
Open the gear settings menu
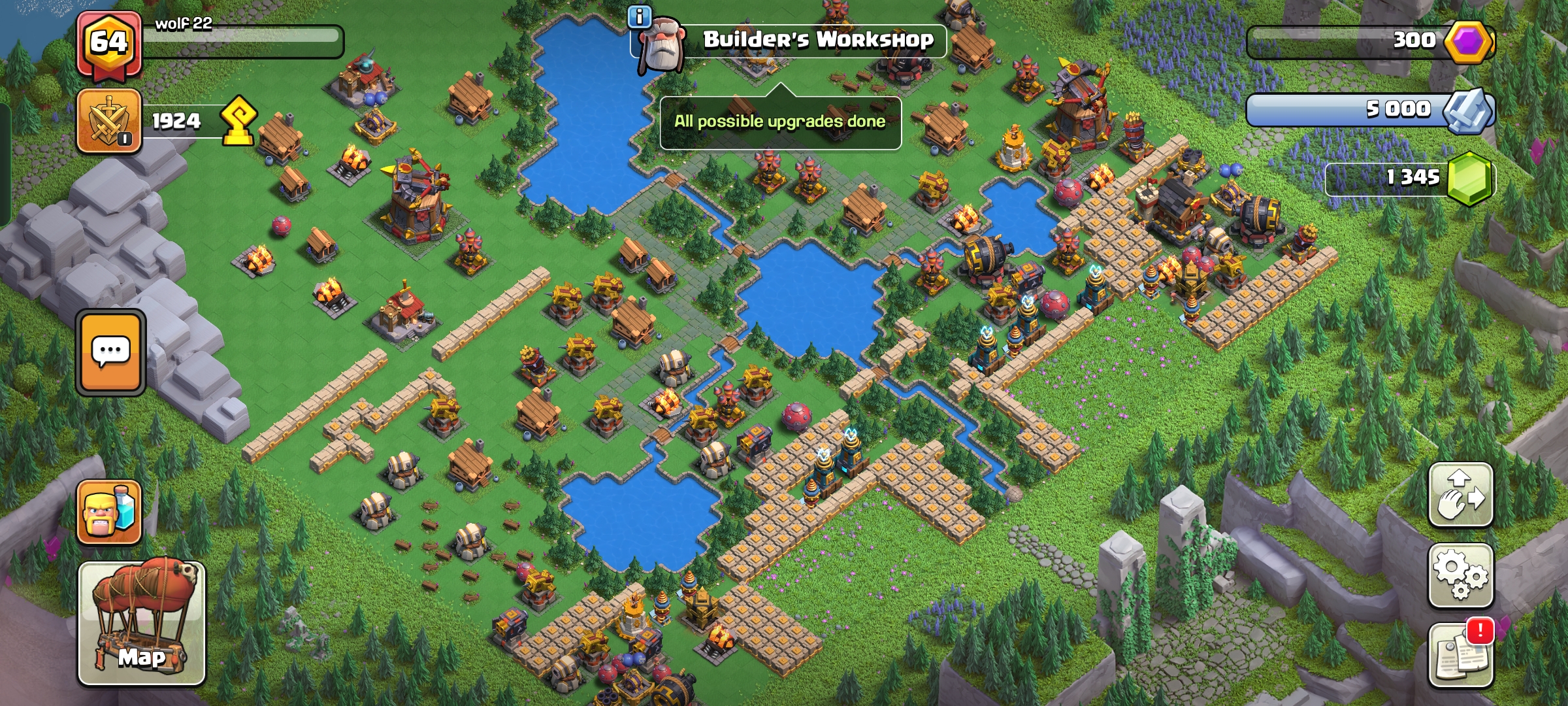tap(1460, 575)
